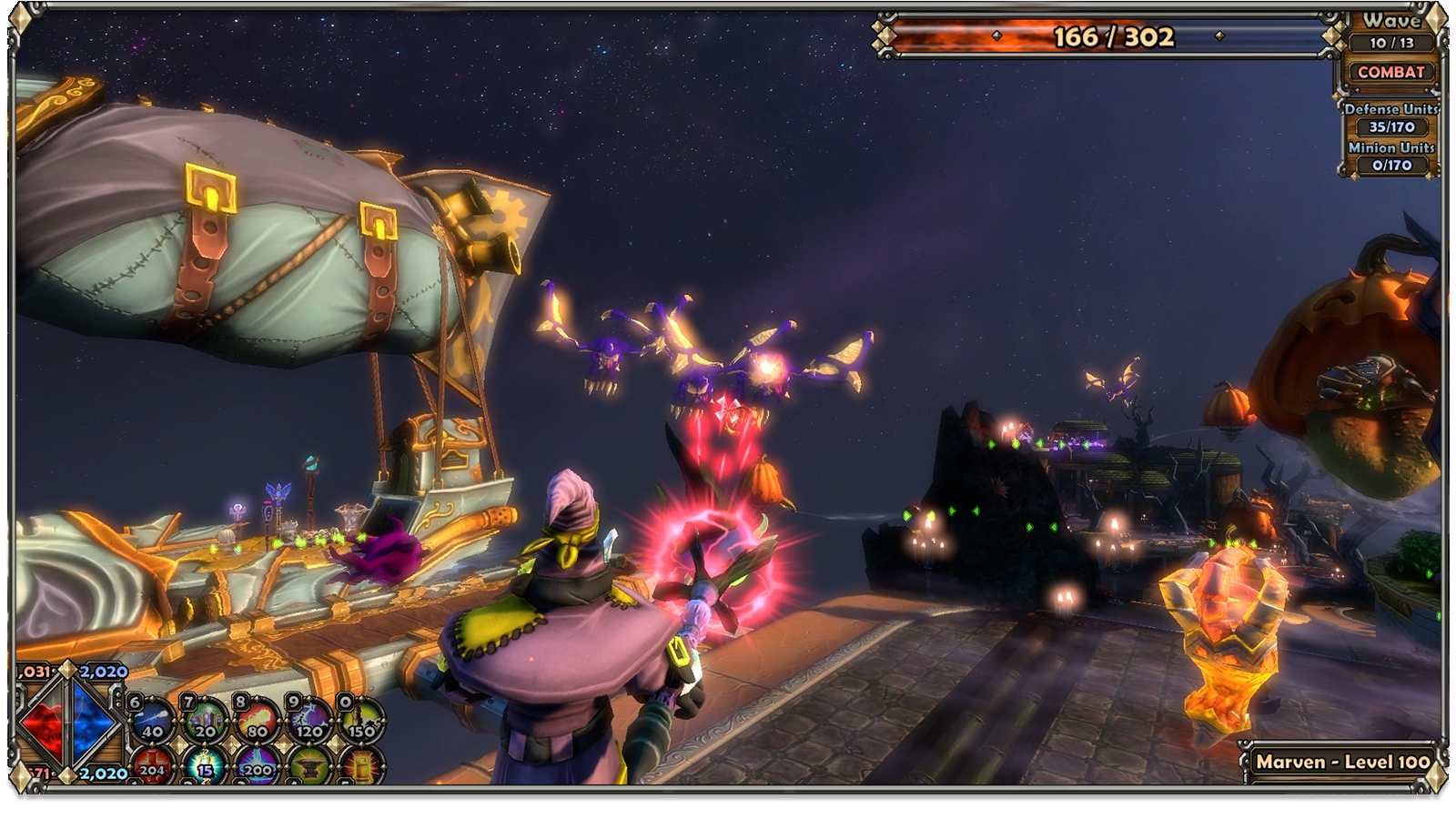Choose the magic blockade barrier slot costing 20

coord(205,719)
